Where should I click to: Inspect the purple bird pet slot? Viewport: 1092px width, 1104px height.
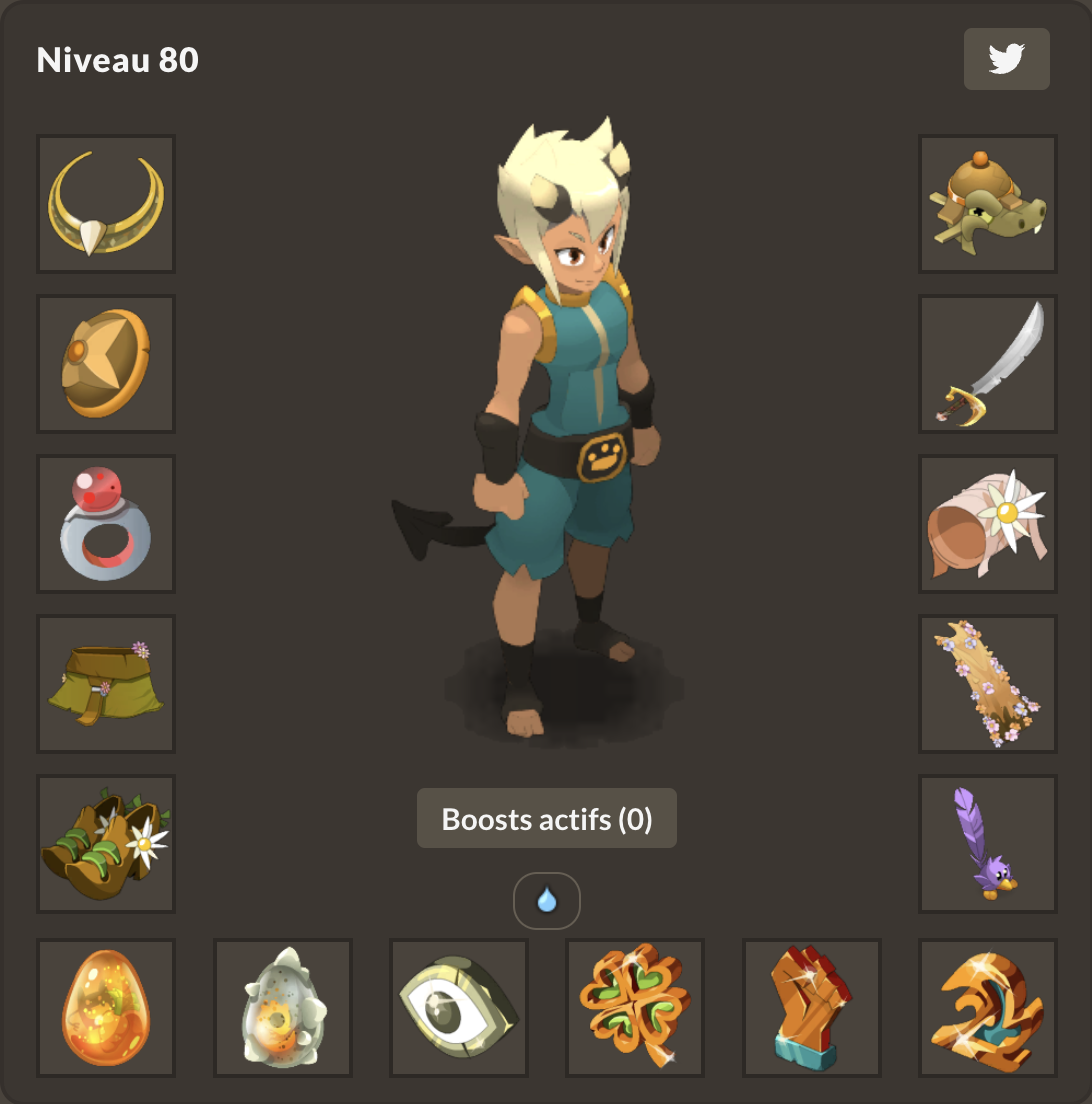988,844
